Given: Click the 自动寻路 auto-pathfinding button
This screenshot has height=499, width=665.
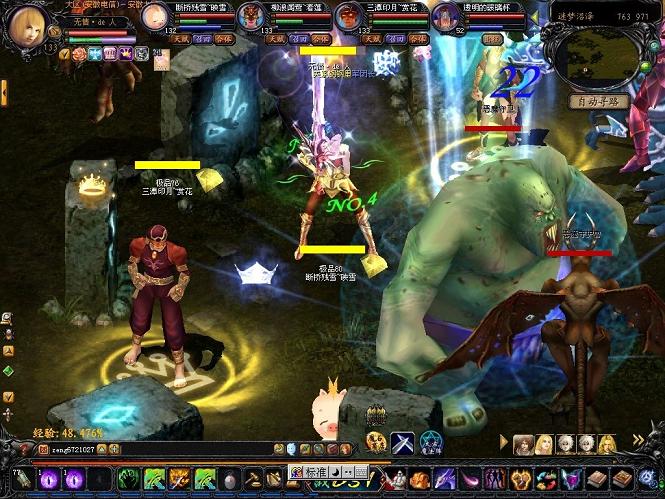Looking at the screenshot, I should 599,101.
